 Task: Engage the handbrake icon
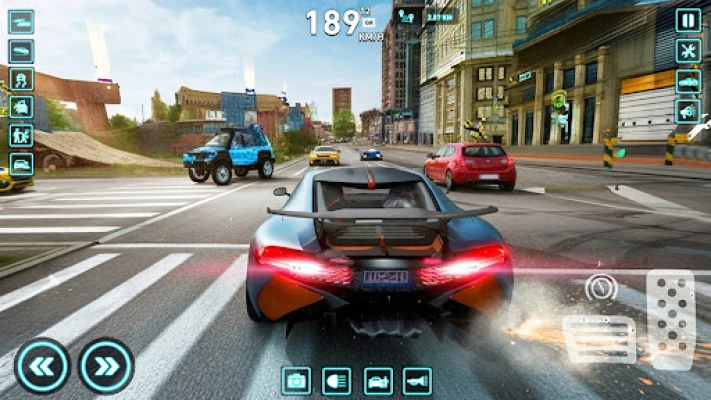tap(600, 287)
